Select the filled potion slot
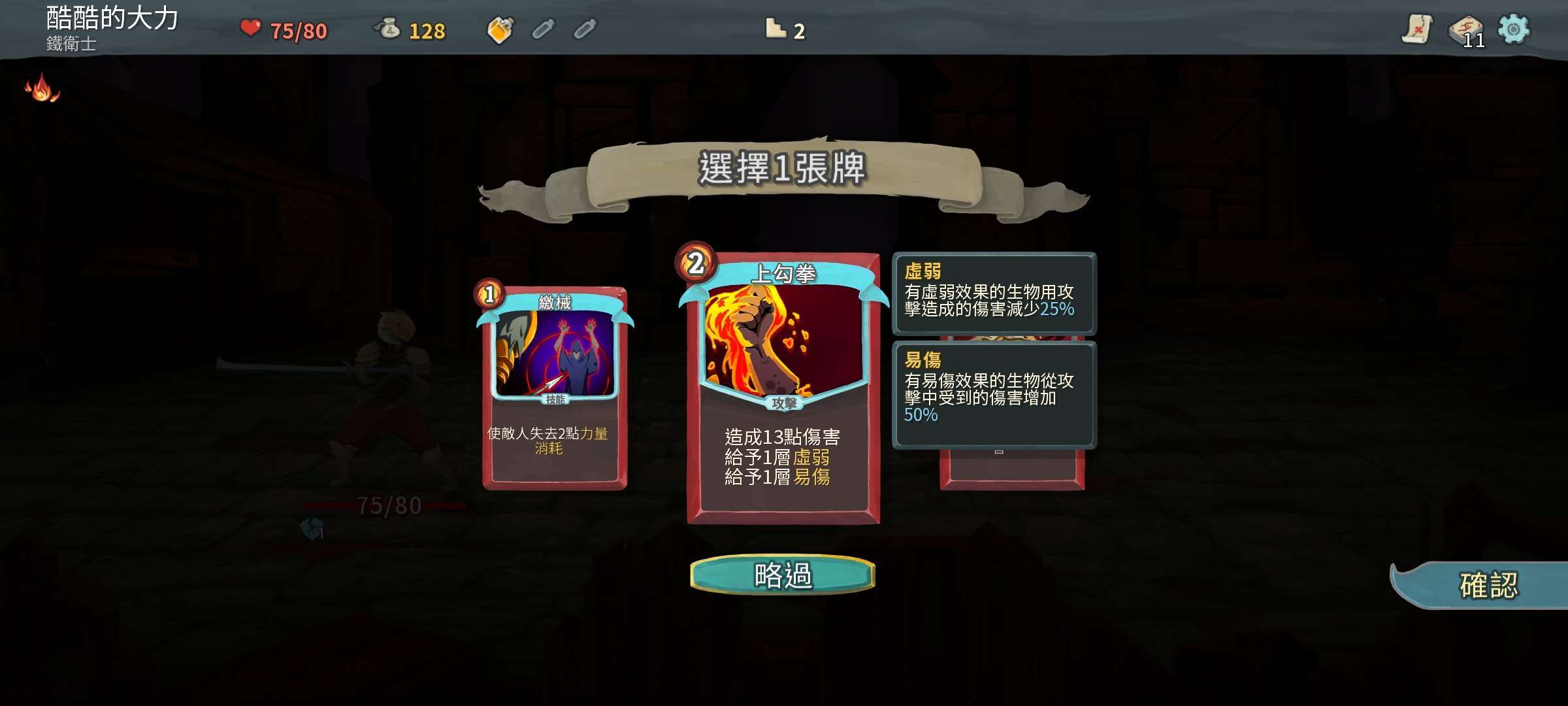Viewport: 1568px width, 706px height. 500,29
